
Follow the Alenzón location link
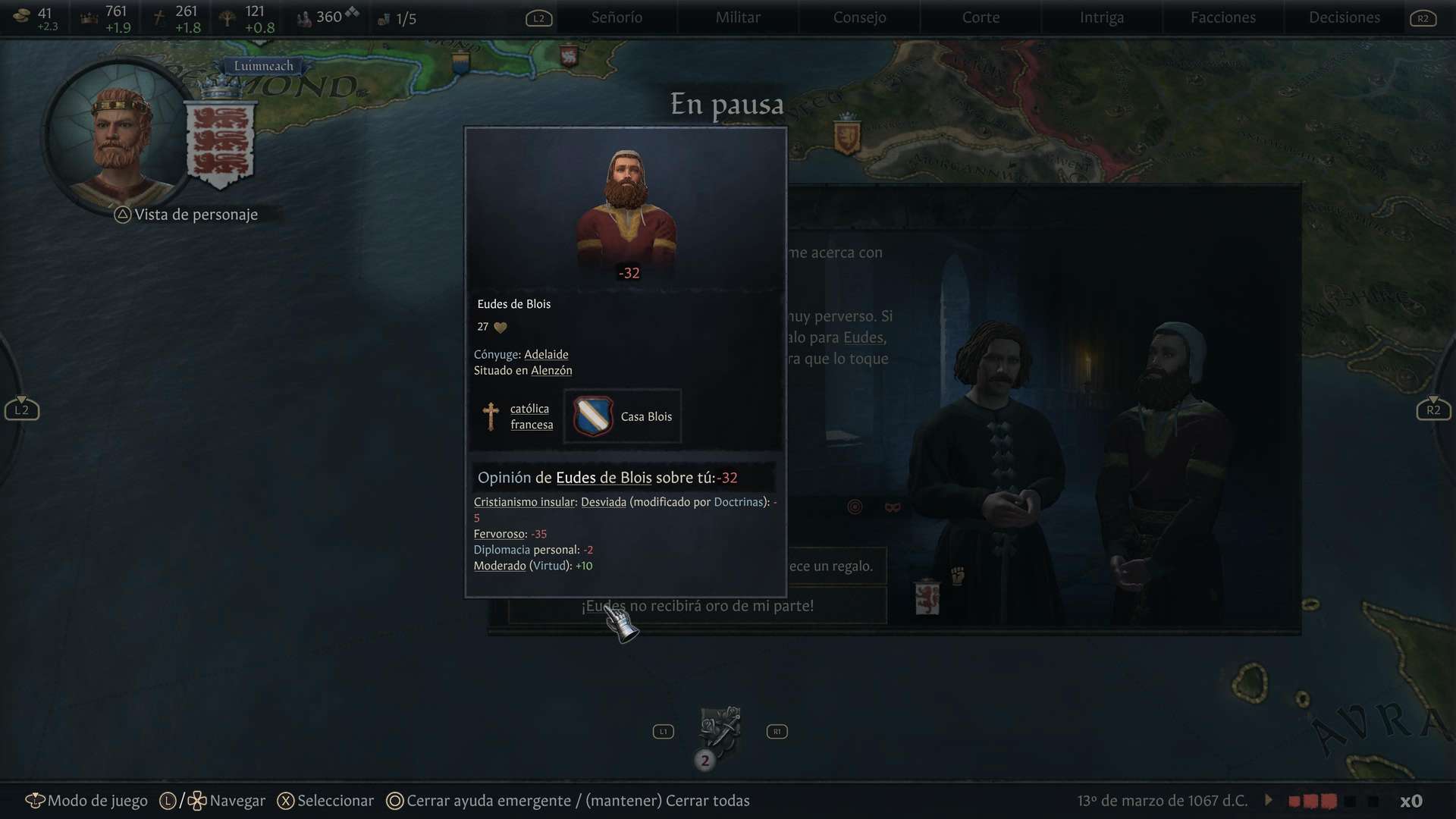tap(551, 370)
